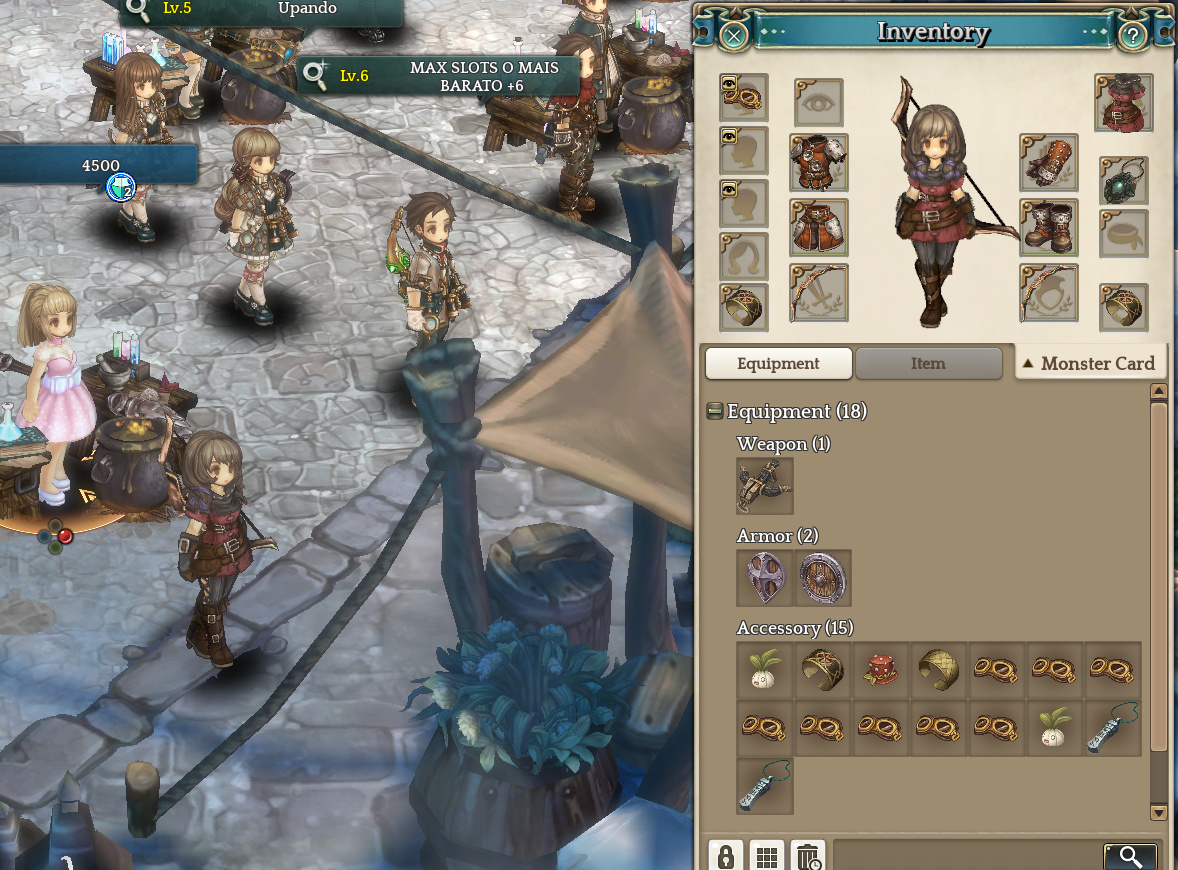Select the equipped green necklace slot

pyautogui.click(x=1123, y=181)
